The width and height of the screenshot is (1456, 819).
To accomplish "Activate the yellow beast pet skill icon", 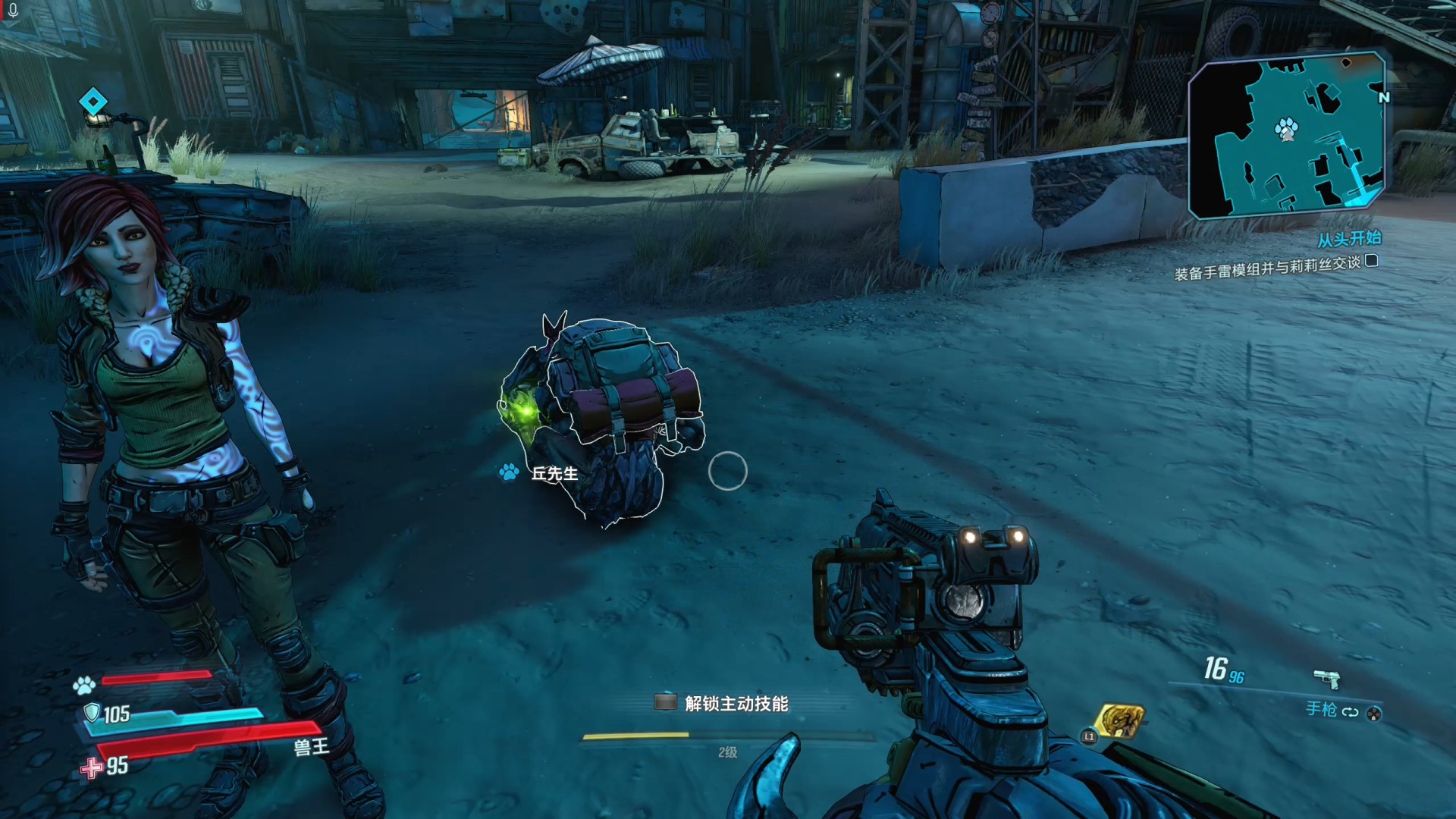I will coord(1119,721).
